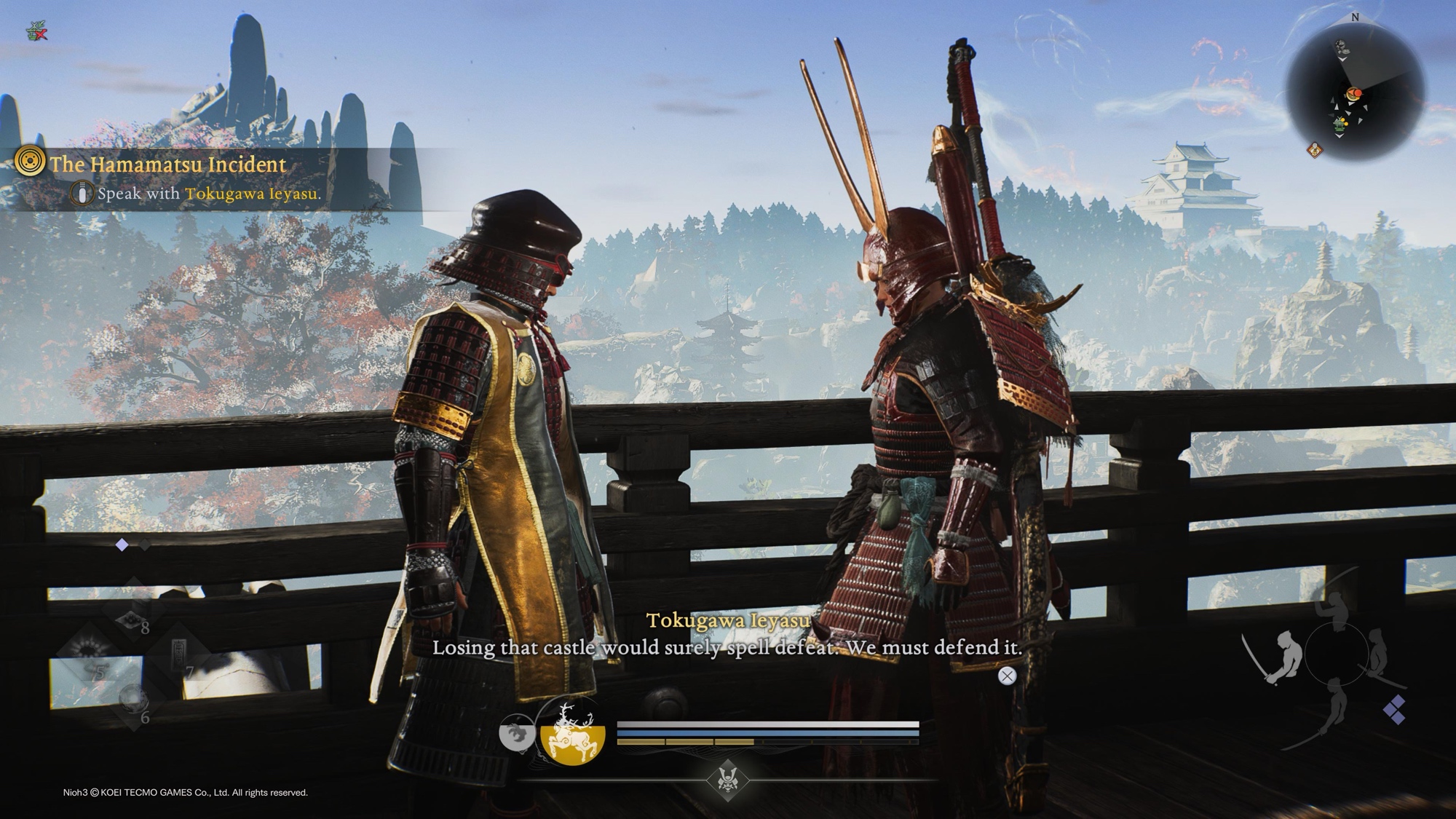Activate the golden deer guardian spirit icon

tap(573, 735)
